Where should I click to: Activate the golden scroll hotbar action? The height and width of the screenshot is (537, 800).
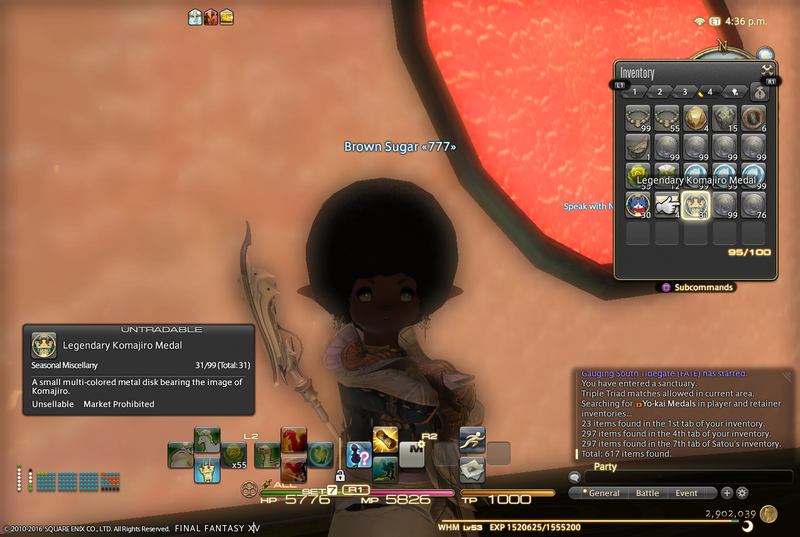point(386,439)
